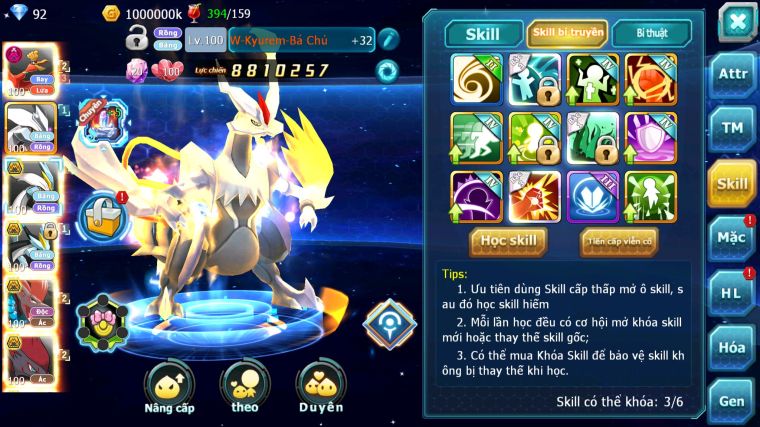Image resolution: width=760 pixels, height=427 pixels.
Task: Close the skill panel with the X button
Action: (736, 22)
